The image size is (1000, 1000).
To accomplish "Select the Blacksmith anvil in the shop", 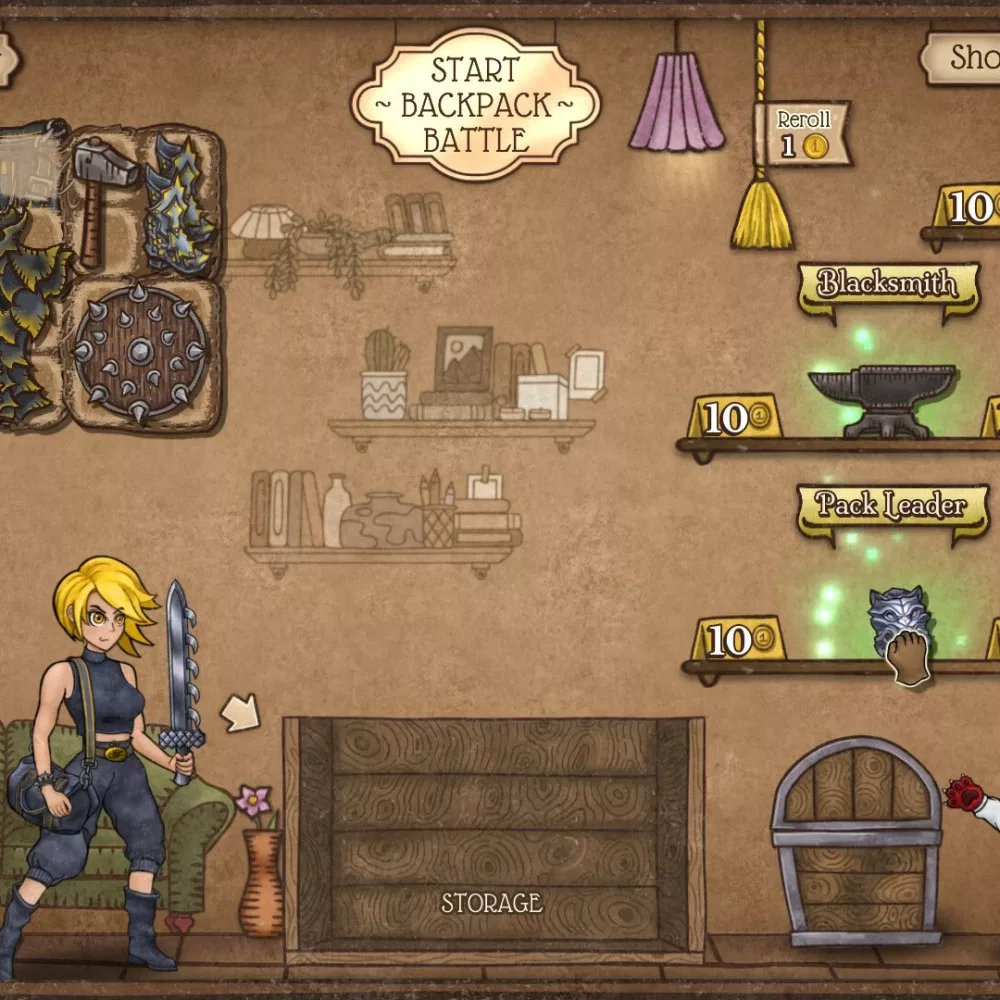I will coord(881,399).
